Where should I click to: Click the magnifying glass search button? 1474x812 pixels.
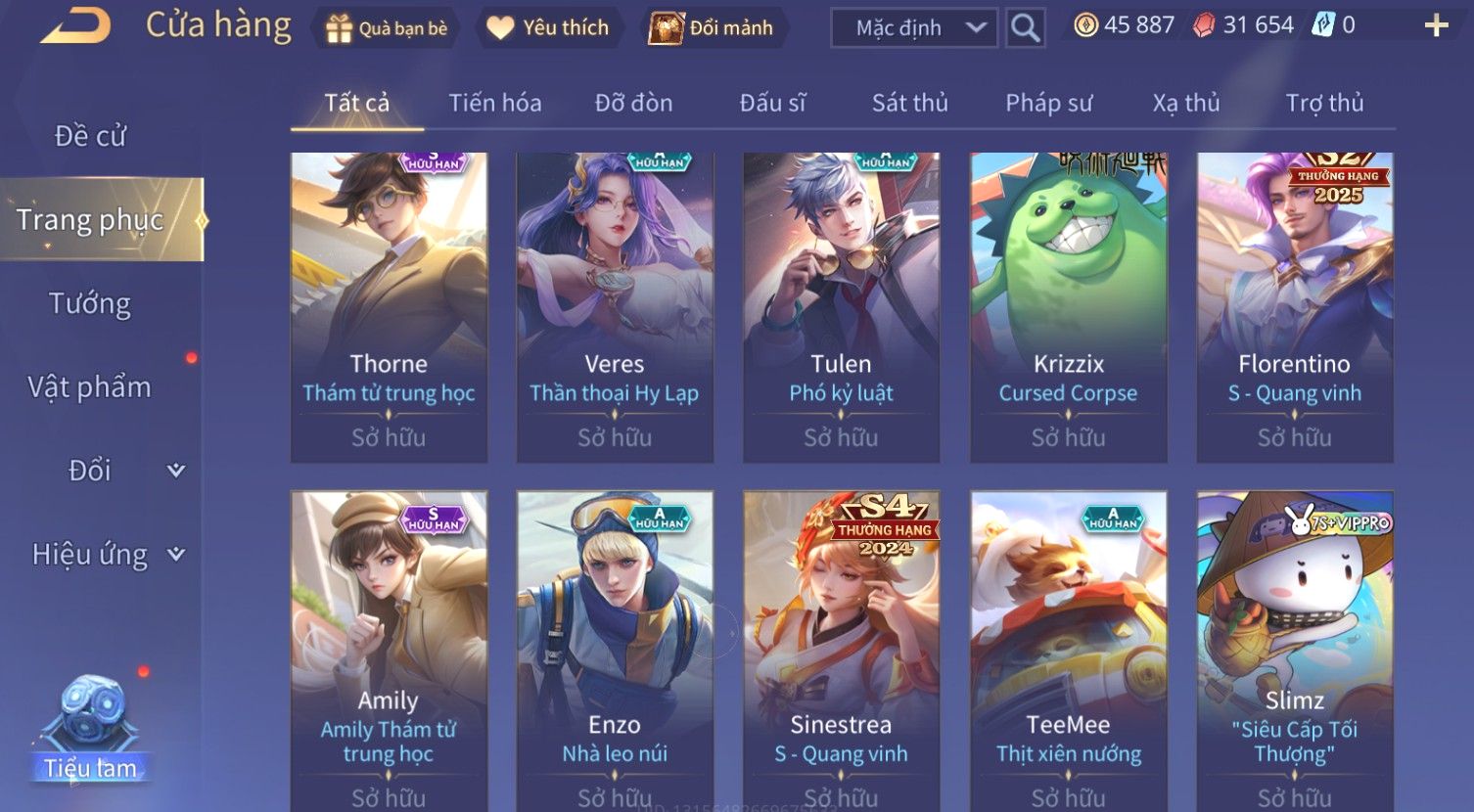tap(1025, 28)
